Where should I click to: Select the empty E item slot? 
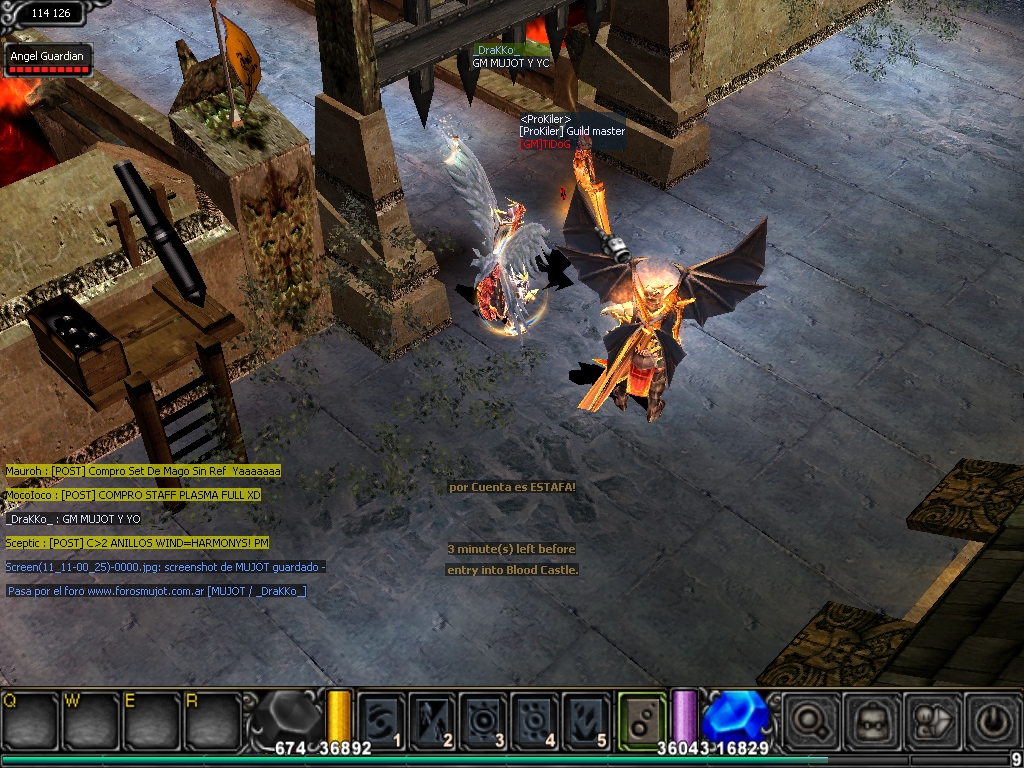click(x=150, y=717)
